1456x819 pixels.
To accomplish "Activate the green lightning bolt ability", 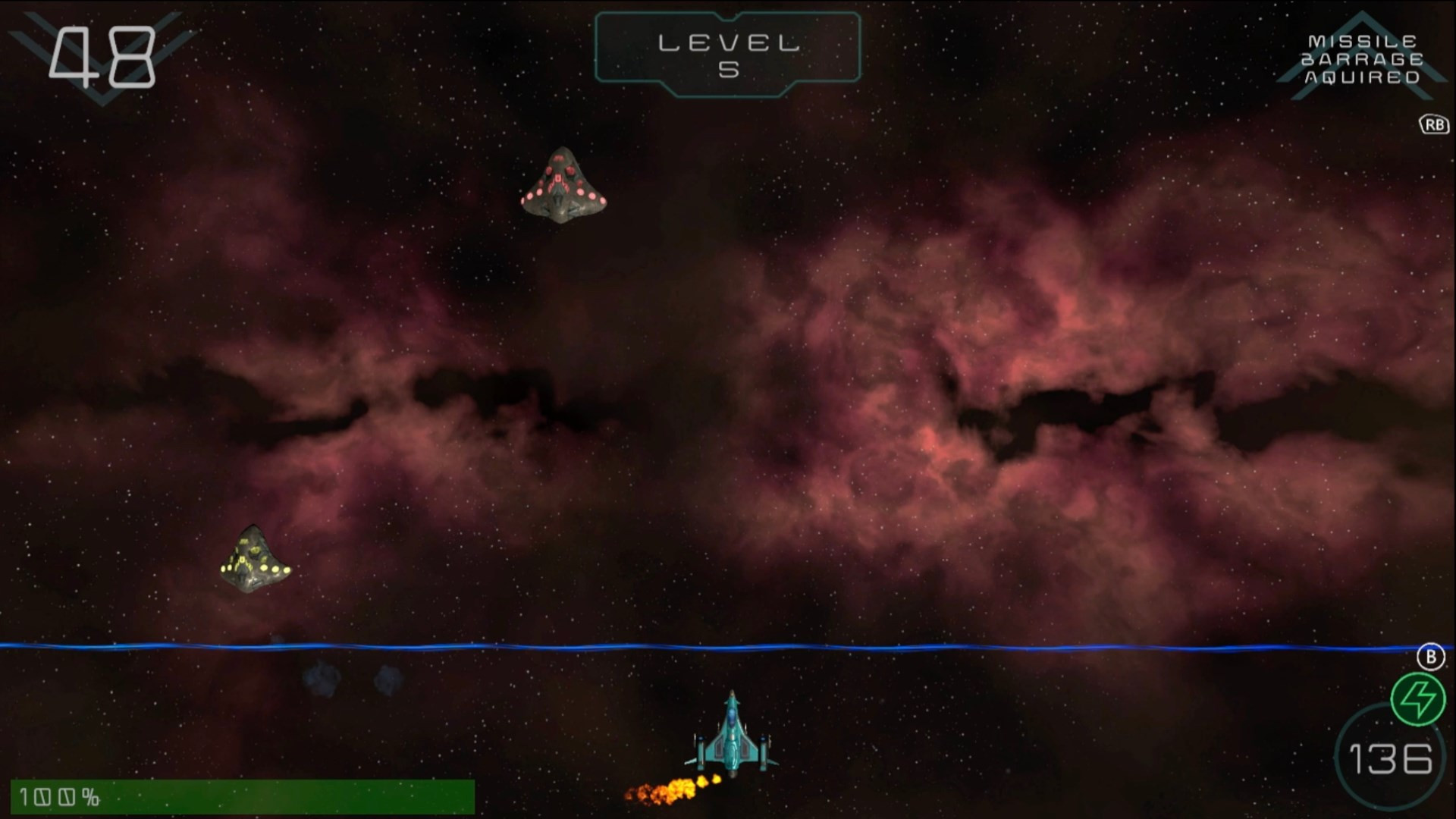I will pyautogui.click(x=1417, y=698).
